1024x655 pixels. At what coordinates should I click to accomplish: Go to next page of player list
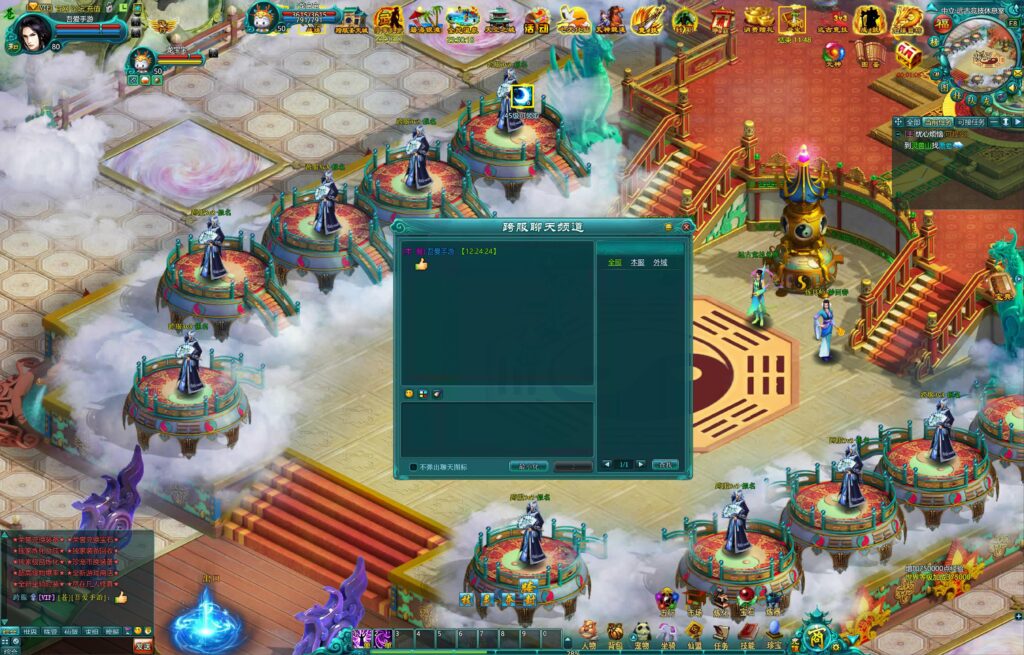pyautogui.click(x=641, y=465)
